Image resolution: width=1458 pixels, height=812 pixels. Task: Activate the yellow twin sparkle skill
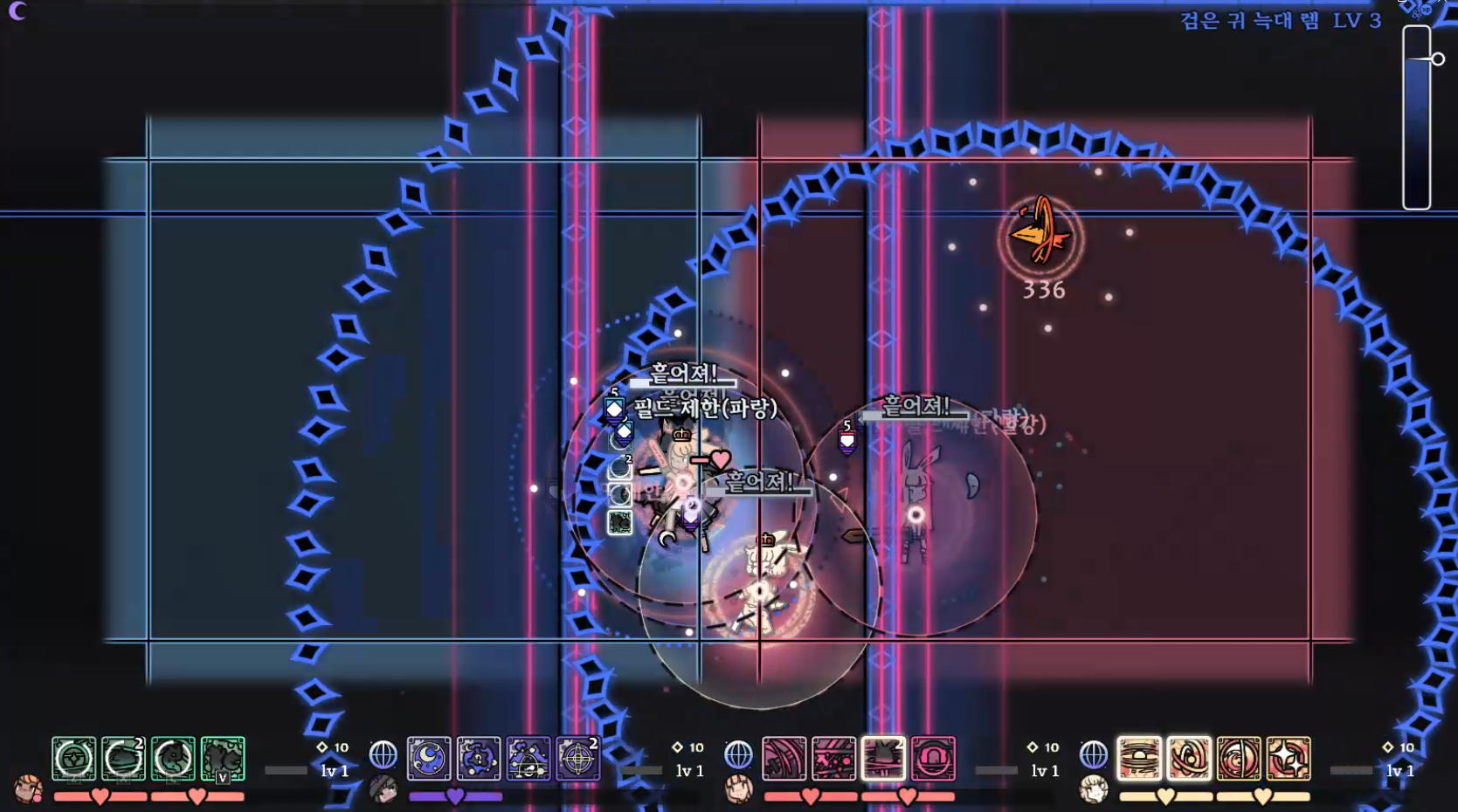[x=1289, y=759]
